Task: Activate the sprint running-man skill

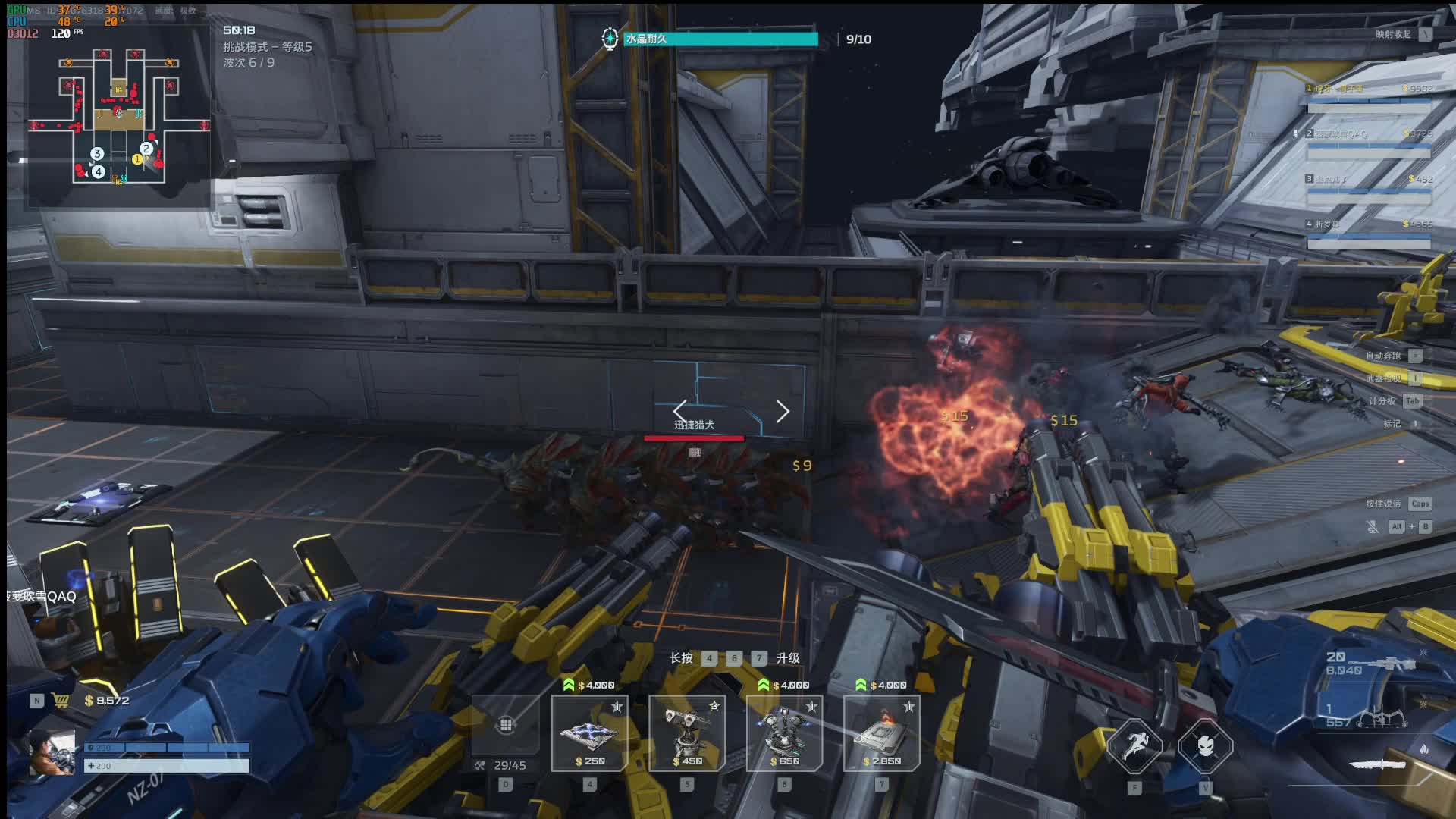Action: 1134,747
